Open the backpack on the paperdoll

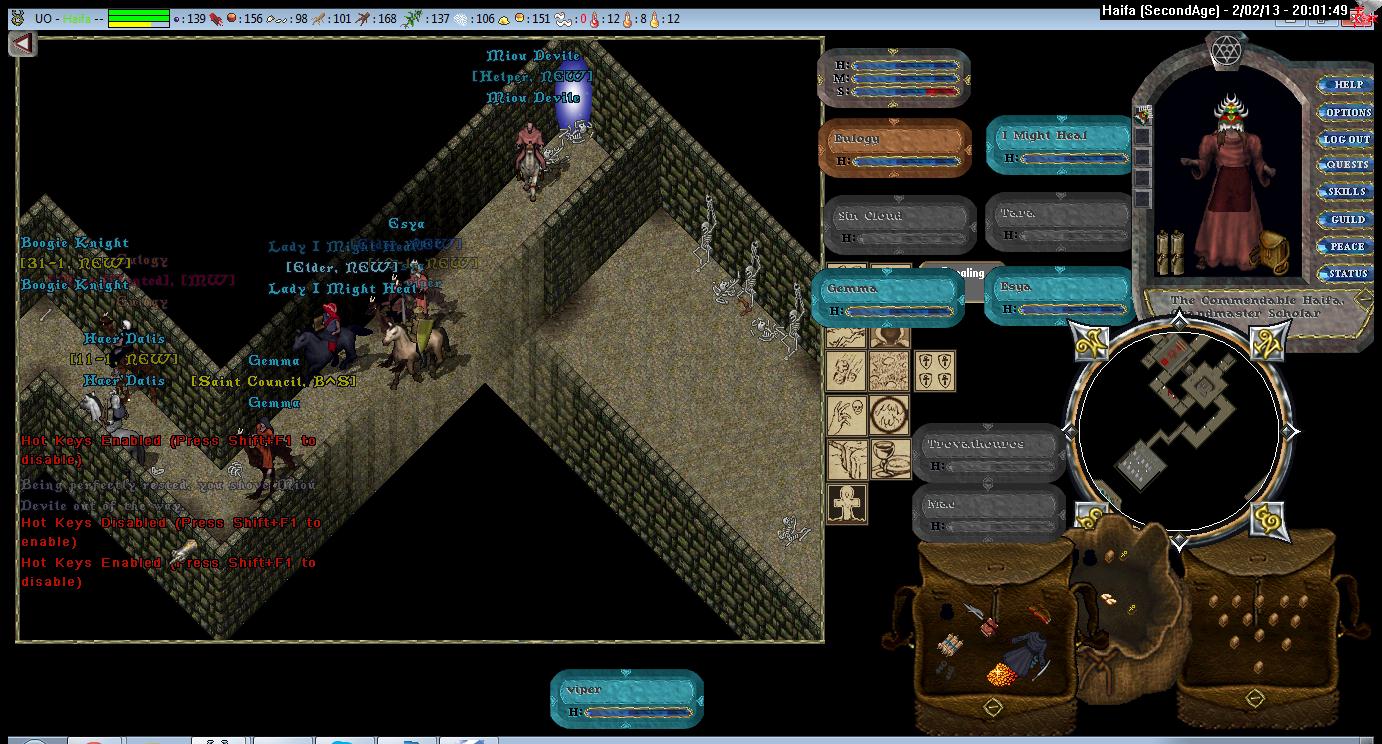1269,254
